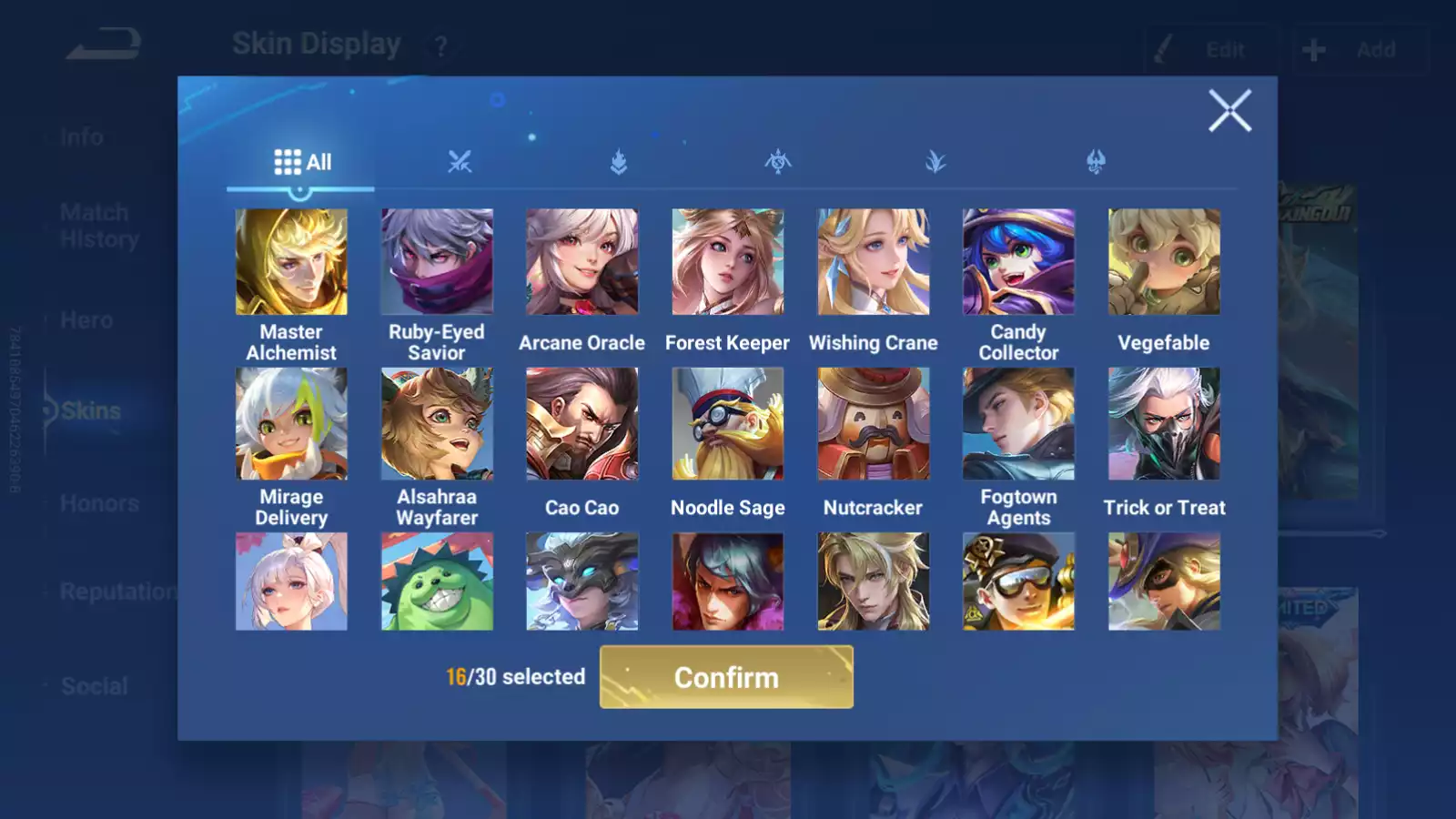Screen dimensions: 1456x819
Task: Choose the Wishing Crane skin
Action: click(874, 262)
